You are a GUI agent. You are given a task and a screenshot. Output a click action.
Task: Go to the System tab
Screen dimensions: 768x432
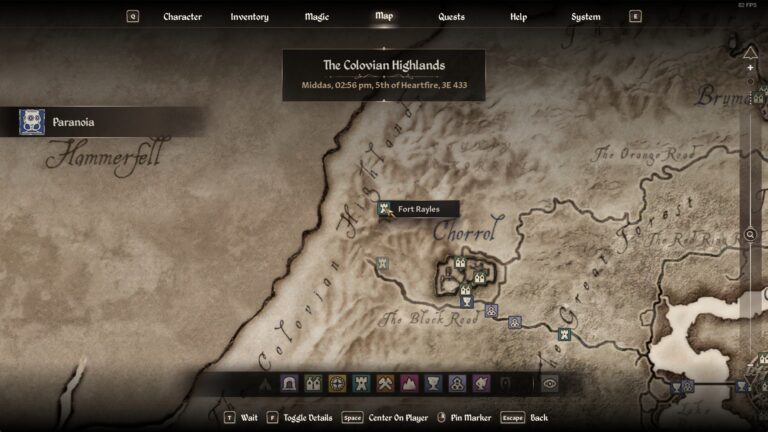(x=585, y=17)
